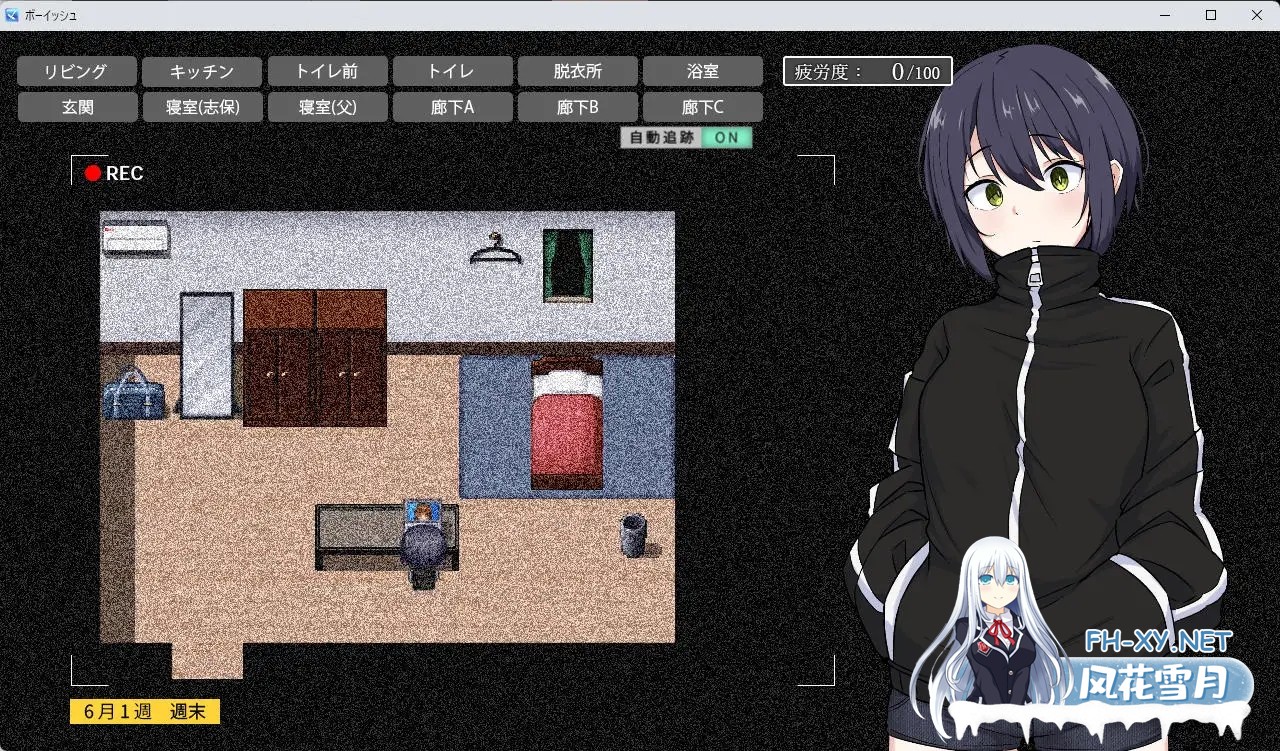Open the キッチン camera view
The image size is (1280, 751).
[x=202, y=70]
